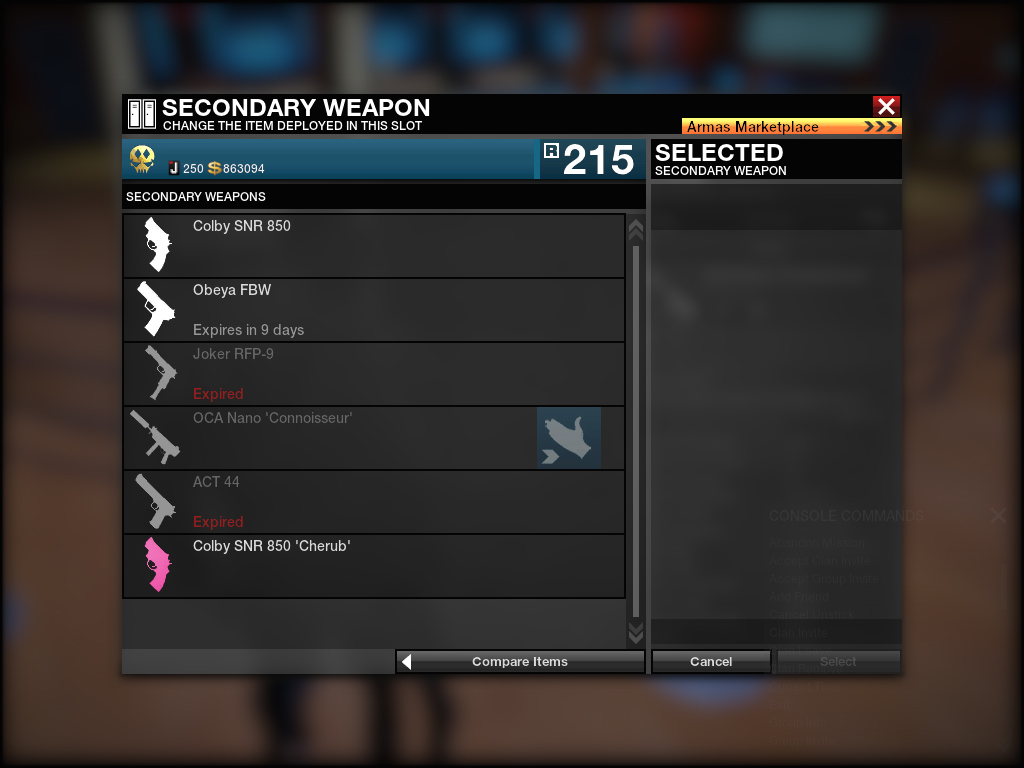Select the Colby SNR 850 weapon
1024x768 pixels.
pyautogui.click(x=374, y=245)
